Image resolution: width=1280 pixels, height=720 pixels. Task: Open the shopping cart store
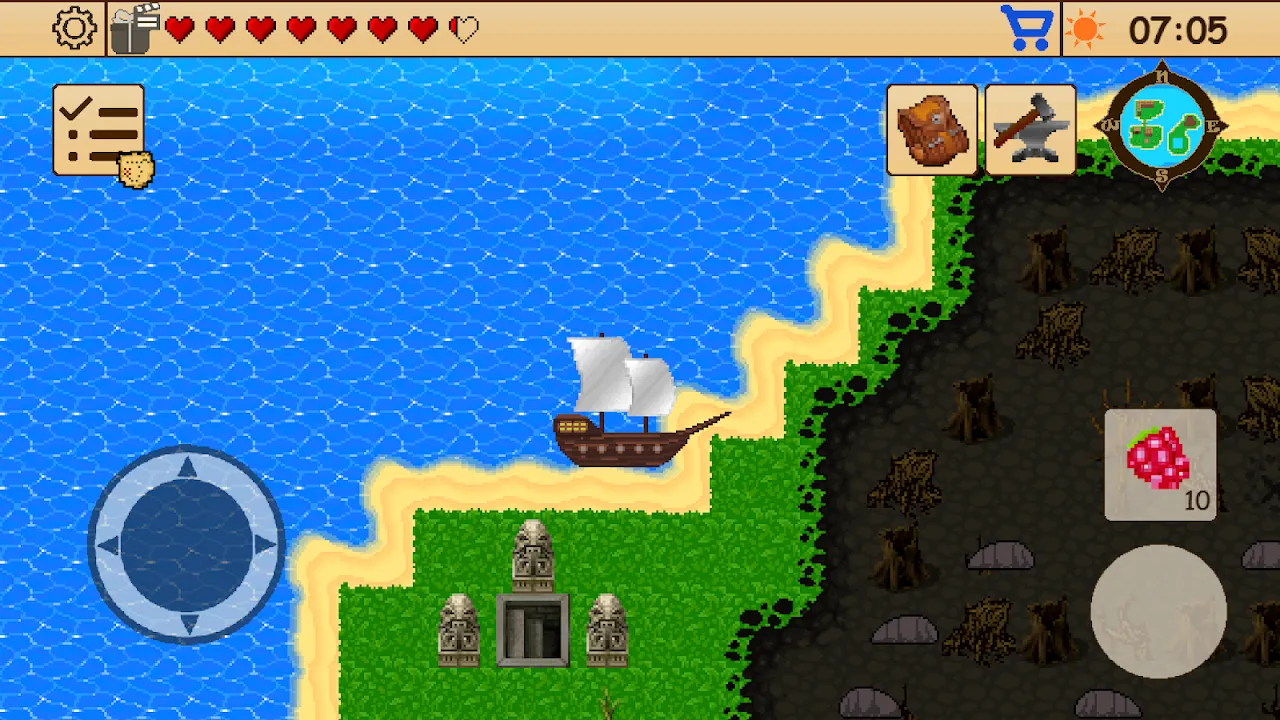[1029, 27]
